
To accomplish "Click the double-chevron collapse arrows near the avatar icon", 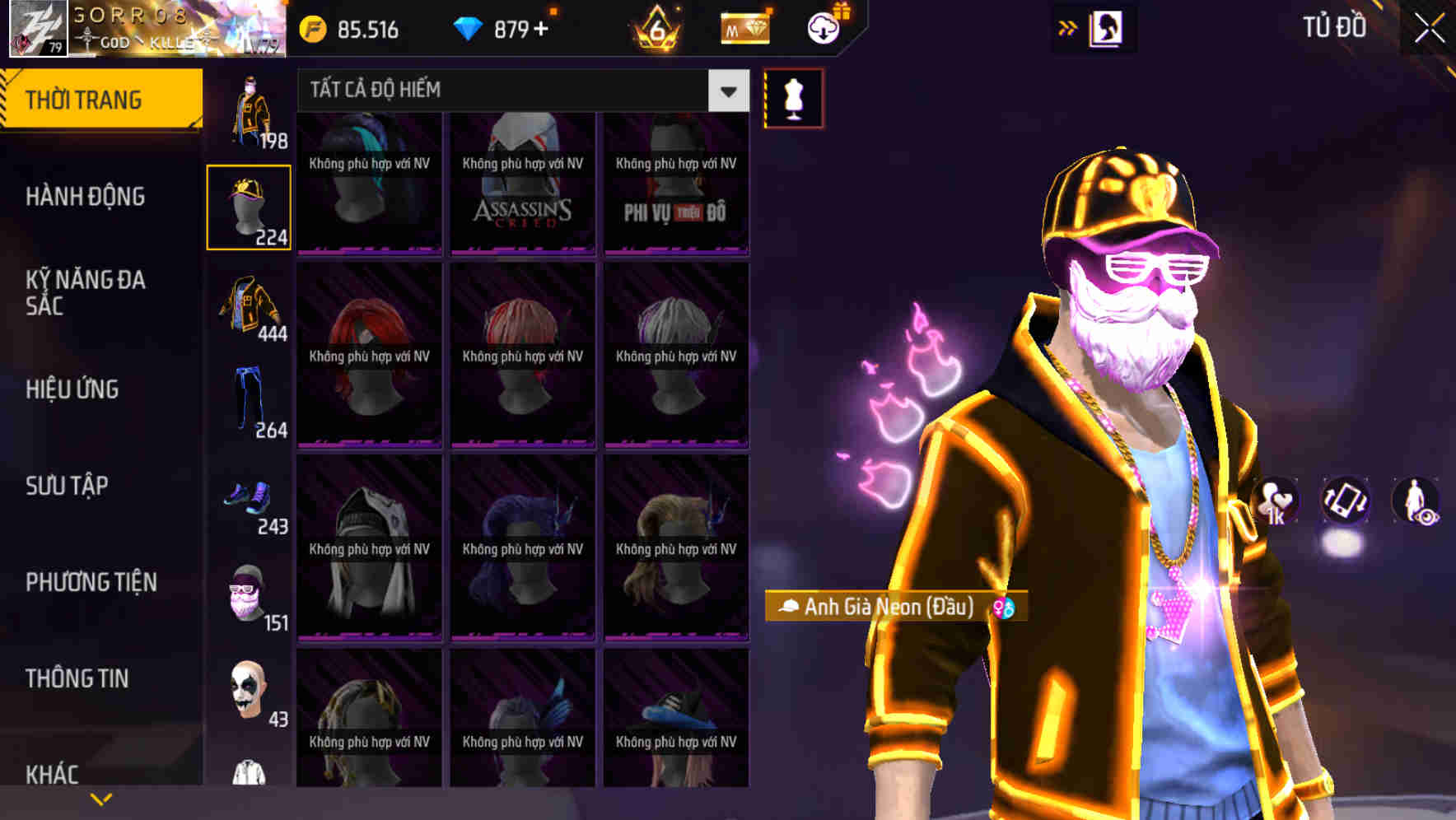I will [x=1068, y=26].
